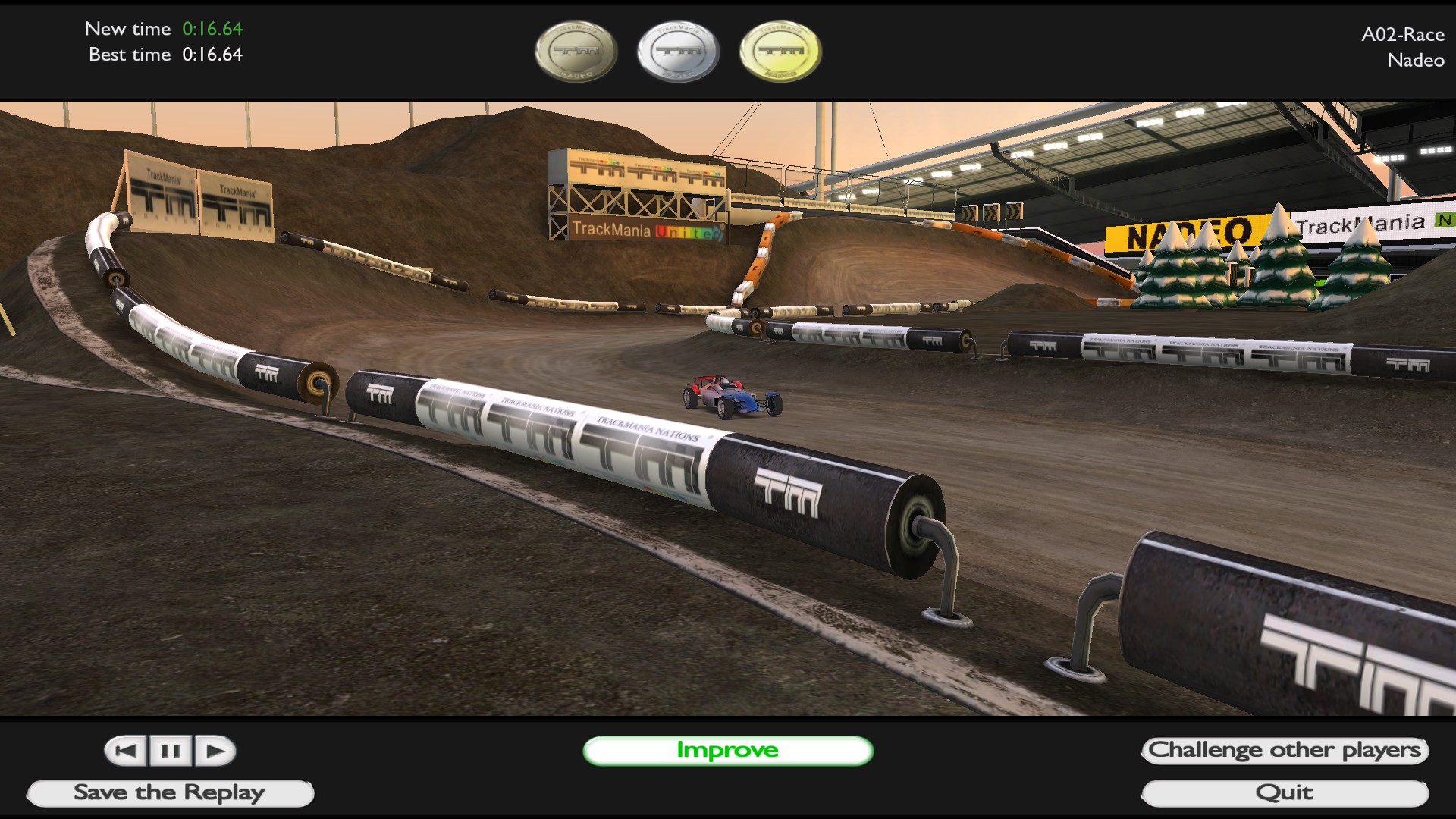Save the Replay
The width and height of the screenshot is (1456, 819).
coord(170,793)
